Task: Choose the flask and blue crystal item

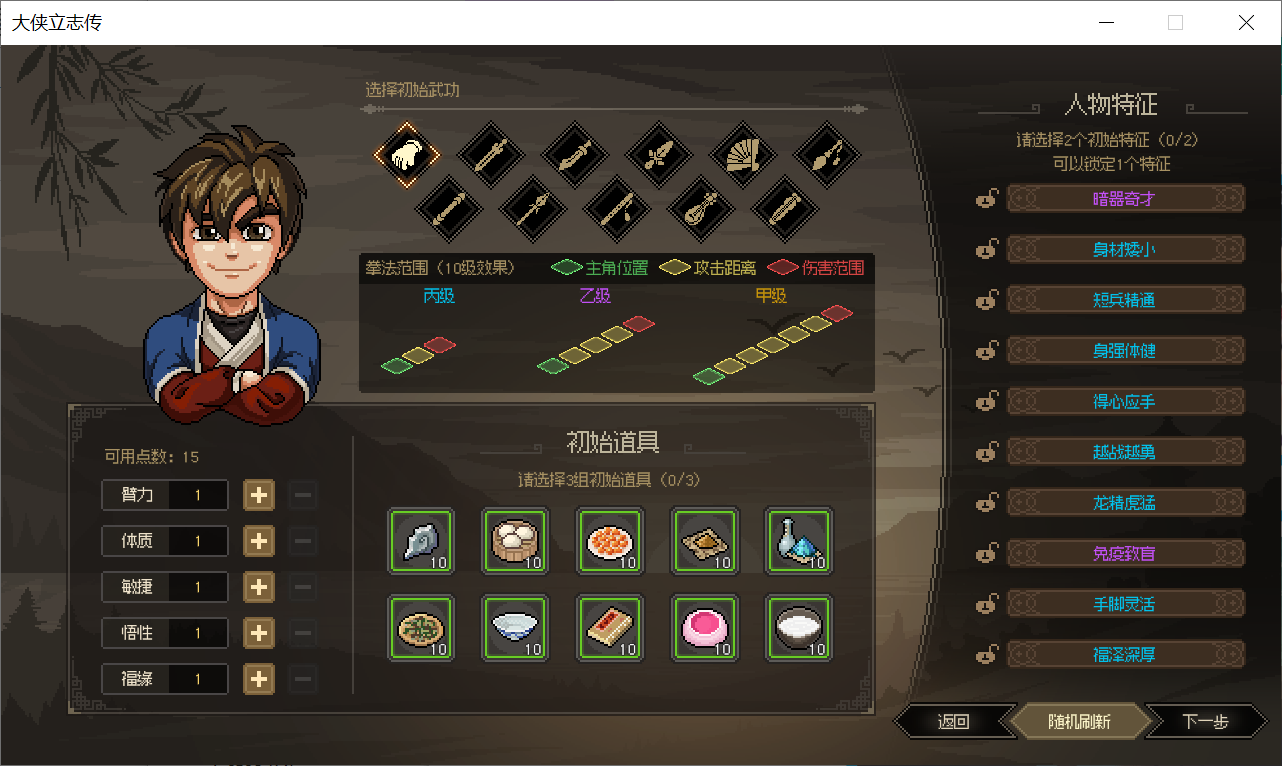Action: 799,541
